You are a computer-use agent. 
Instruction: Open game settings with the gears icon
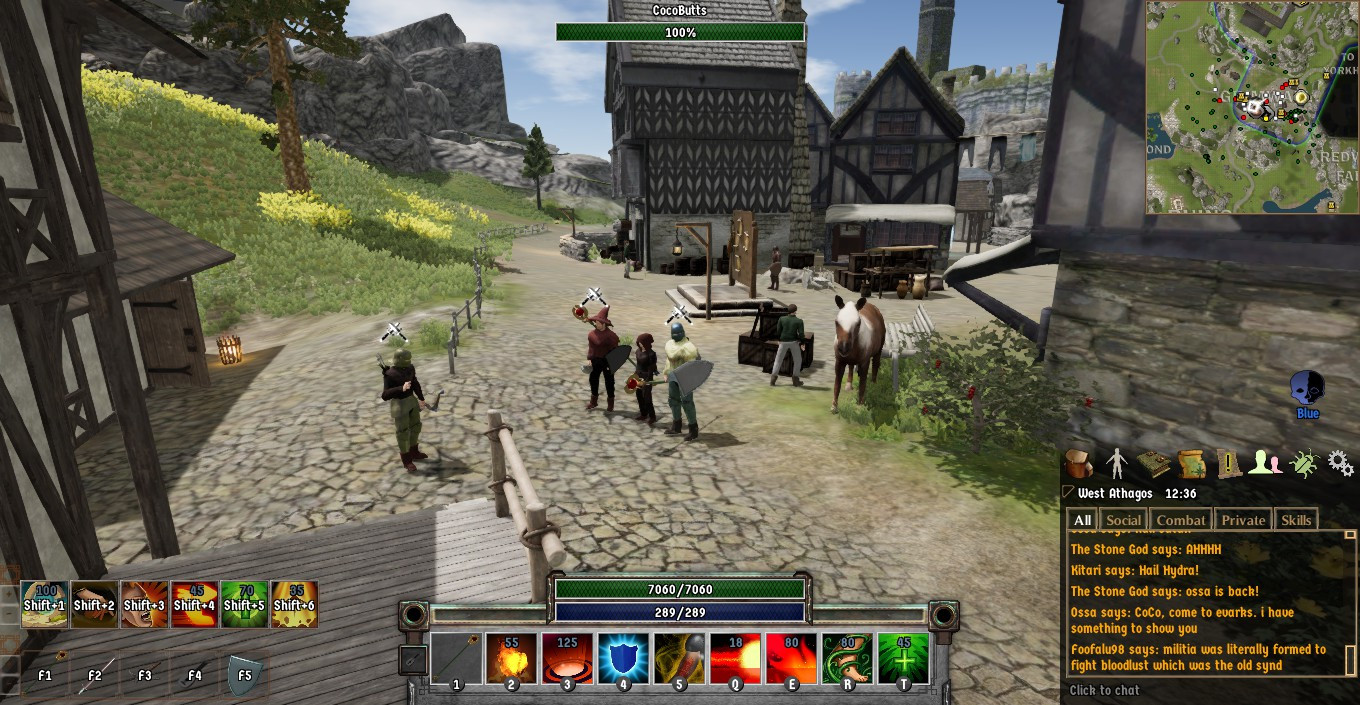pos(1340,463)
